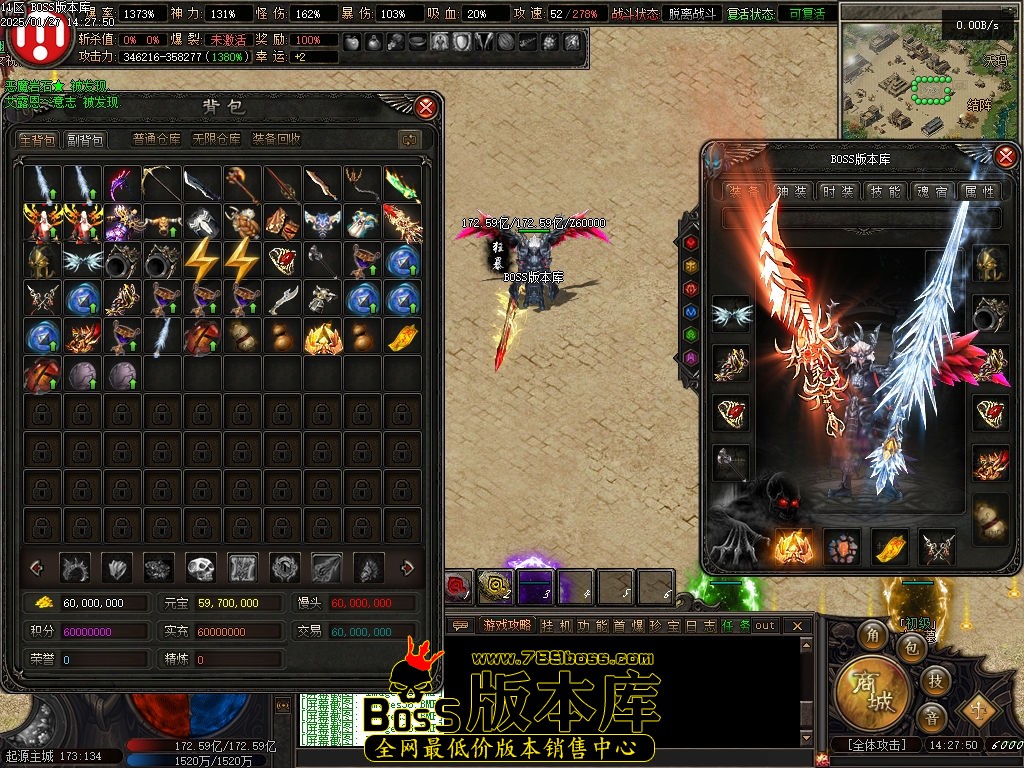Select the golden pickaxe in inventory
Viewport: 1024px width, 768px height.
[160, 185]
